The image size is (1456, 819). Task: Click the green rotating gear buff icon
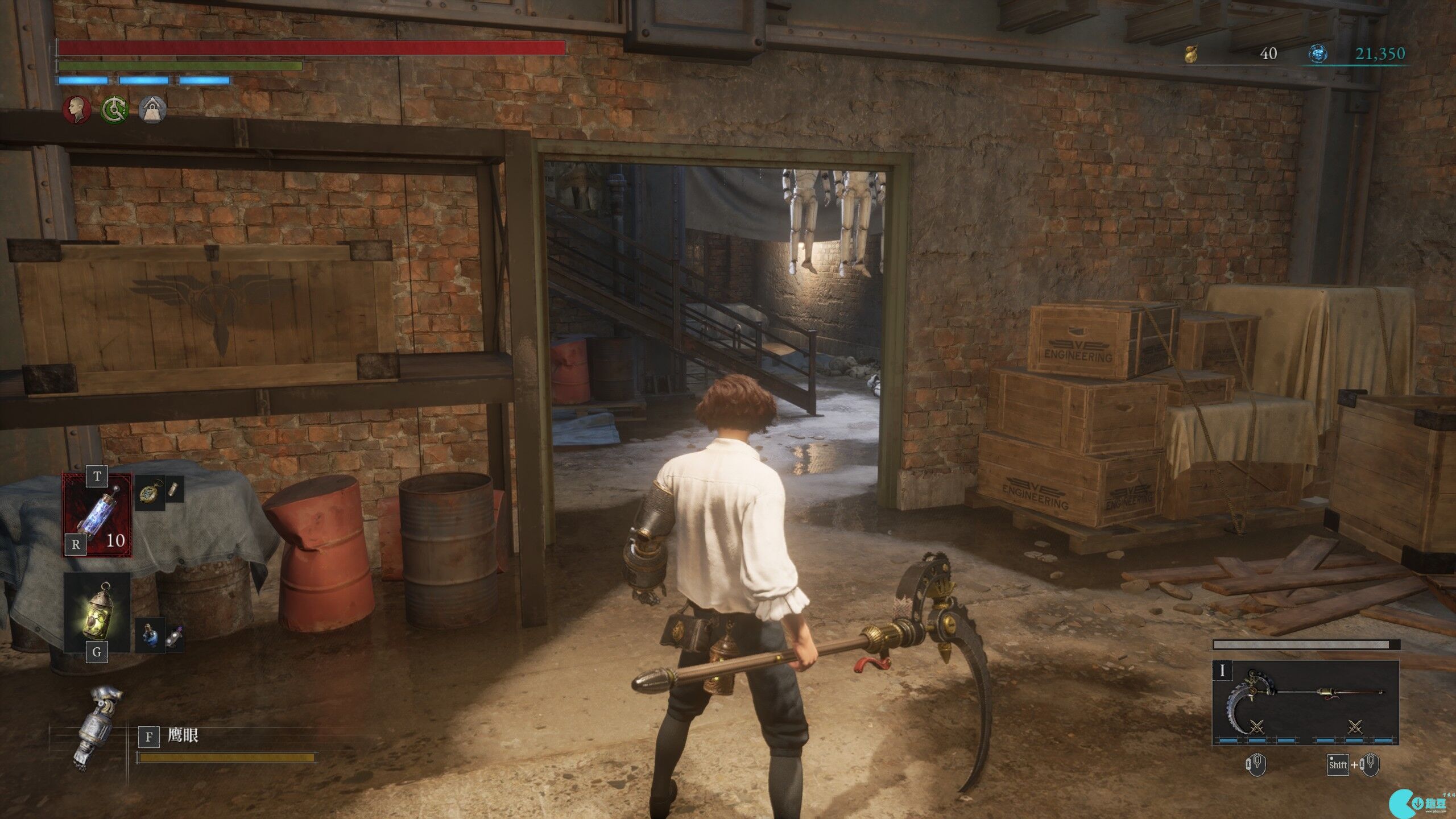pyautogui.click(x=114, y=109)
